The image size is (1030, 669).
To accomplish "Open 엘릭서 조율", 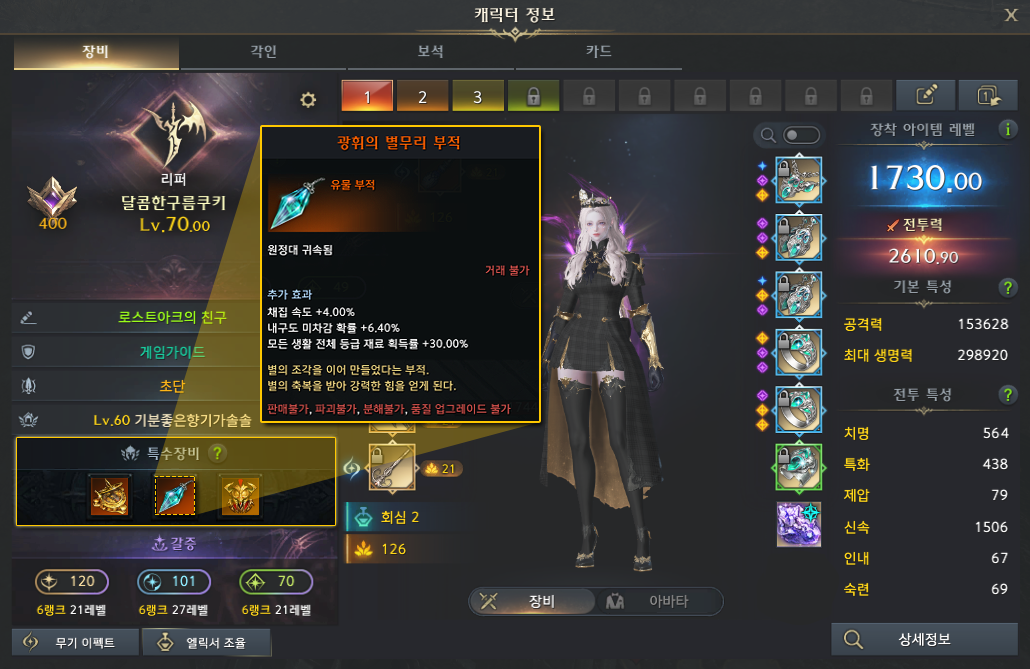I will point(206,642).
